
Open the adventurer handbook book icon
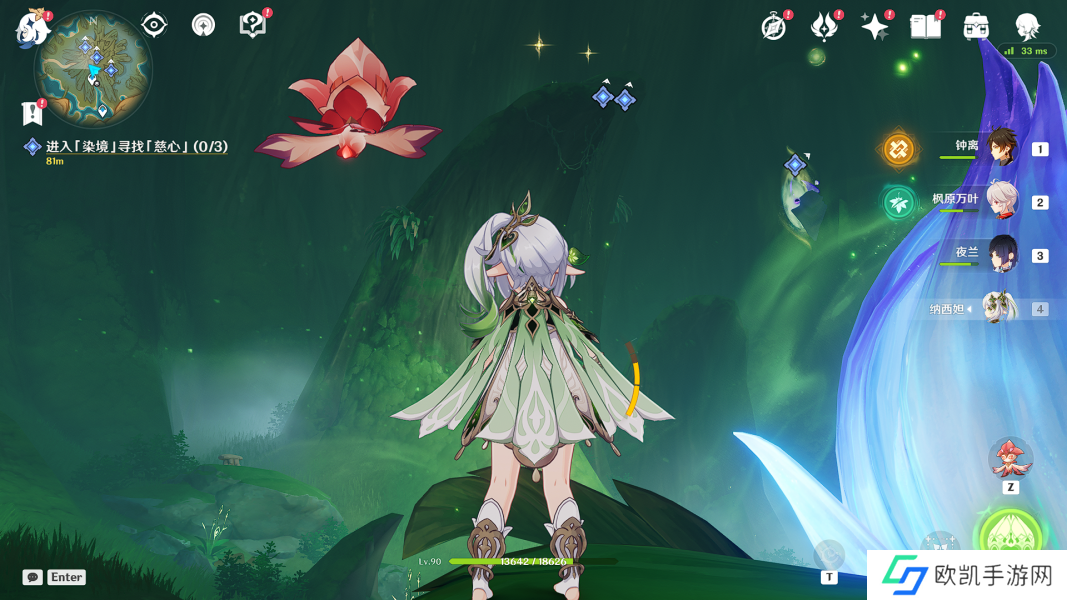tap(926, 27)
